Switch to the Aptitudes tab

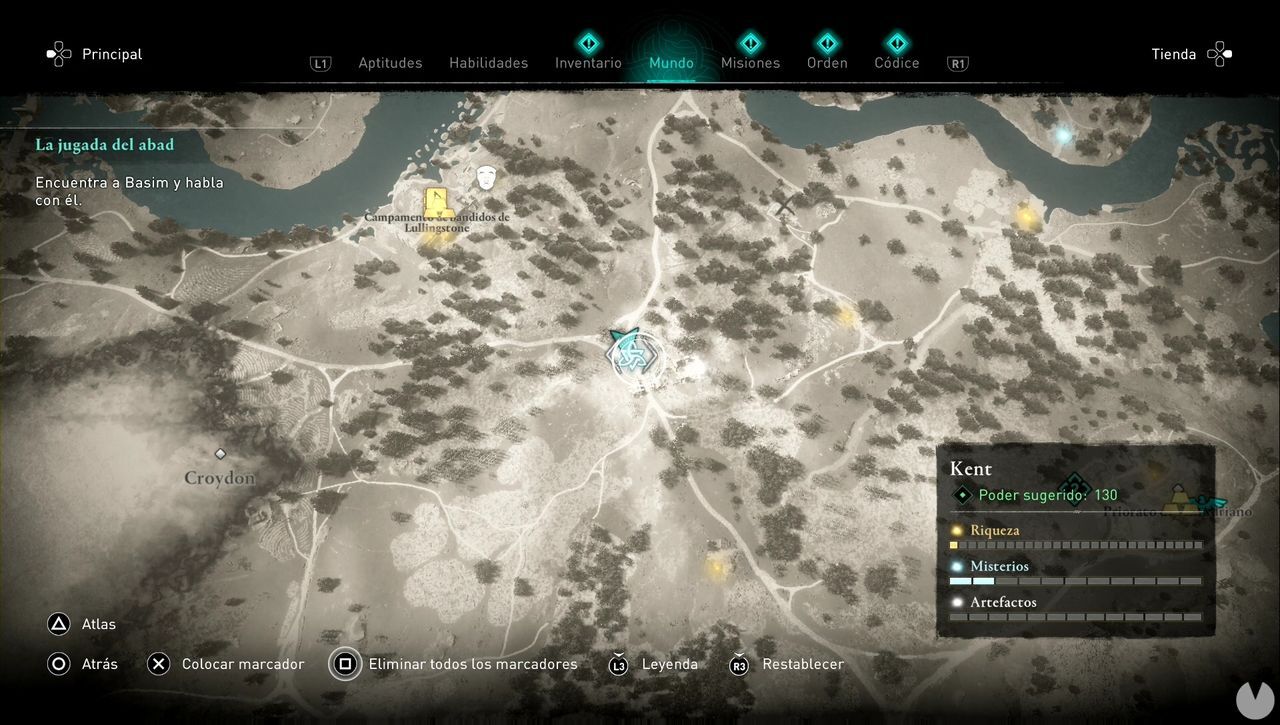[390, 63]
